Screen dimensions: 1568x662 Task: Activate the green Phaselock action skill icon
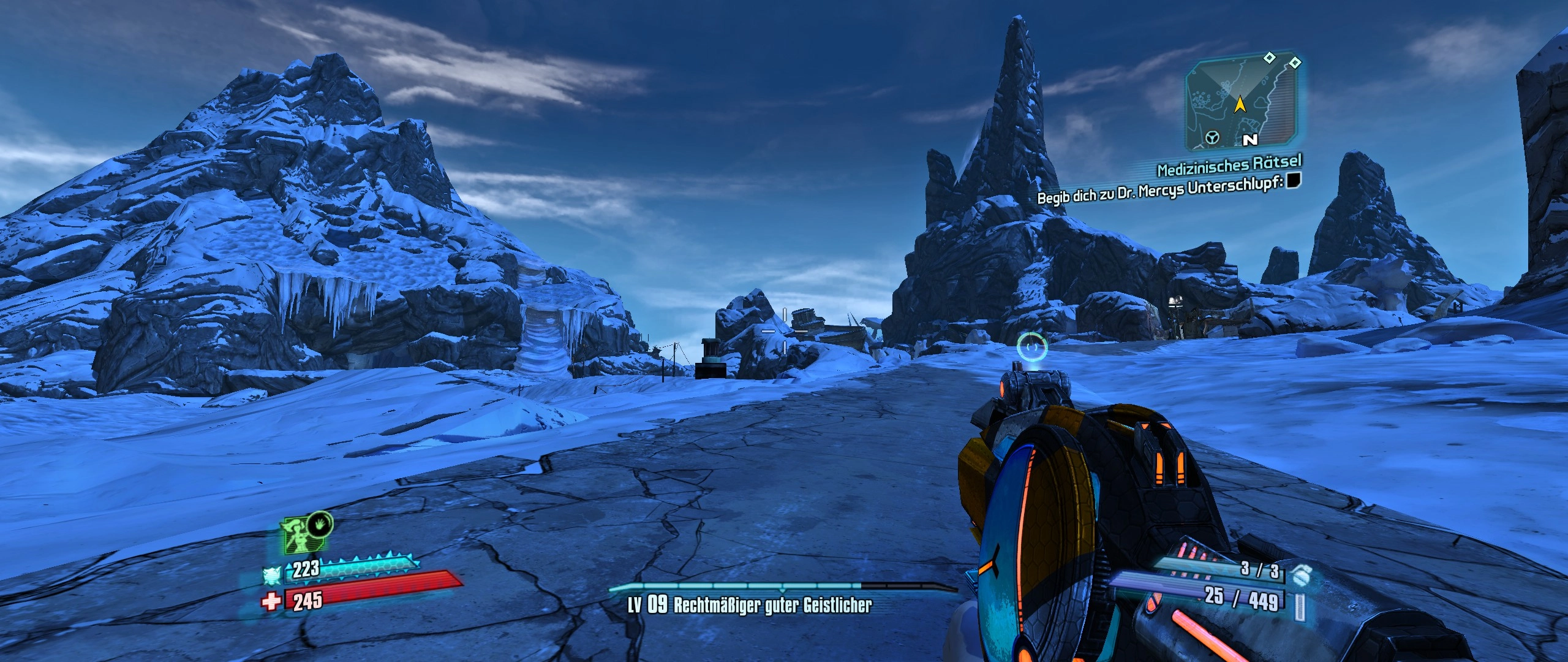303,535
